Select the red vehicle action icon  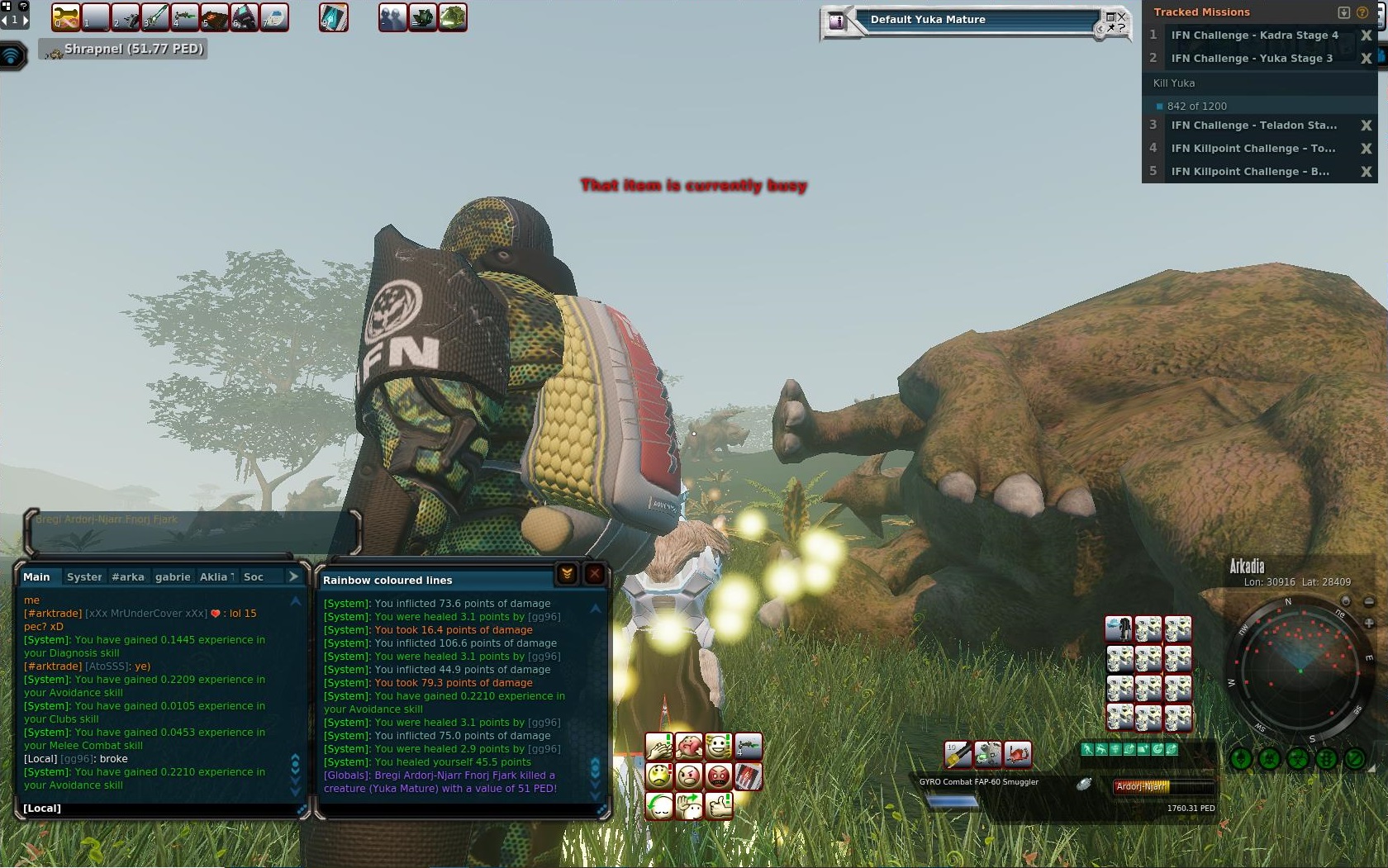pyautogui.click(x=1018, y=753)
